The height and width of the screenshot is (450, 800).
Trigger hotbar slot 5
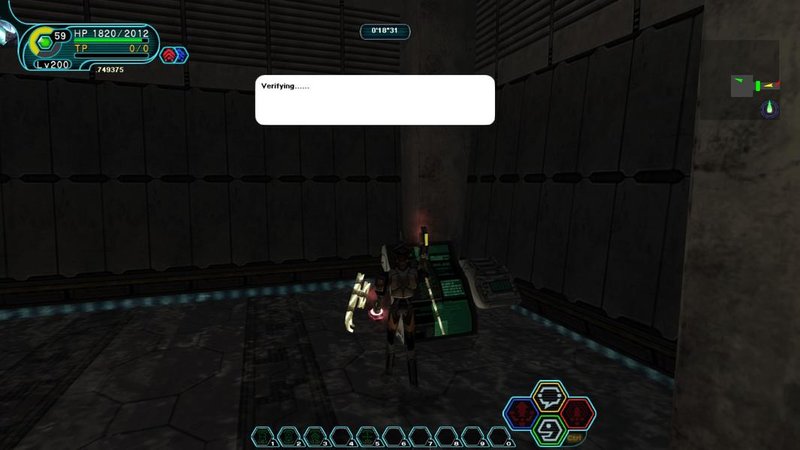point(367,436)
